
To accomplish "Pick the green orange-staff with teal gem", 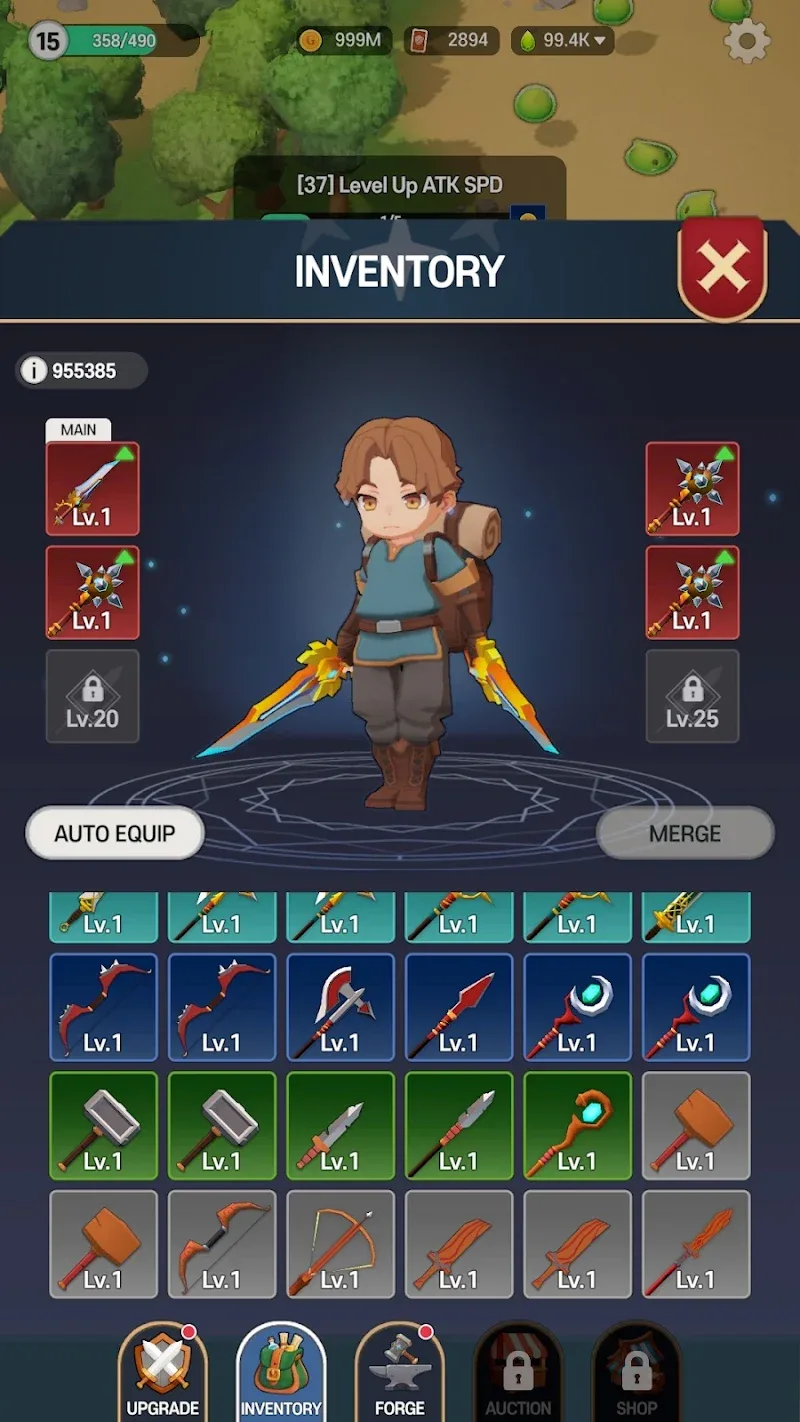I will [x=577, y=1125].
